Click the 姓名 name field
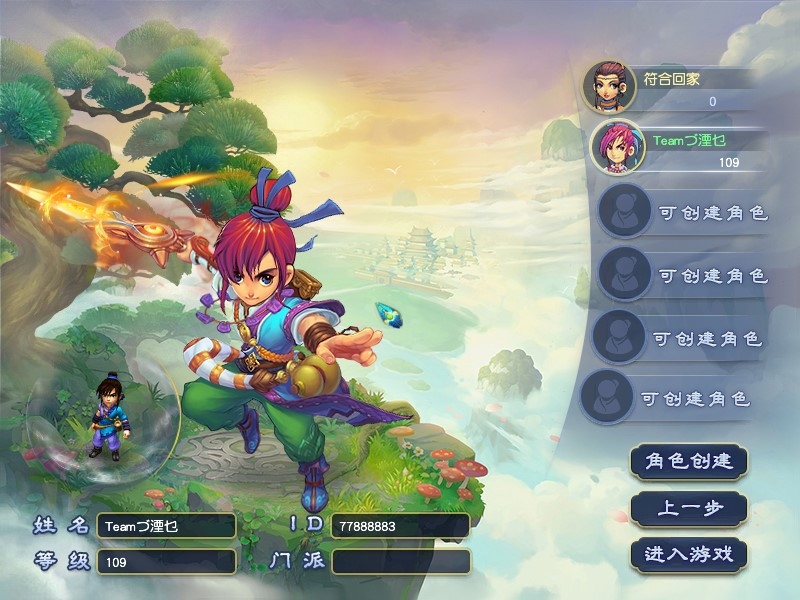Viewport: 800px width, 600px height. pyautogui.click(x=166, y=526)
